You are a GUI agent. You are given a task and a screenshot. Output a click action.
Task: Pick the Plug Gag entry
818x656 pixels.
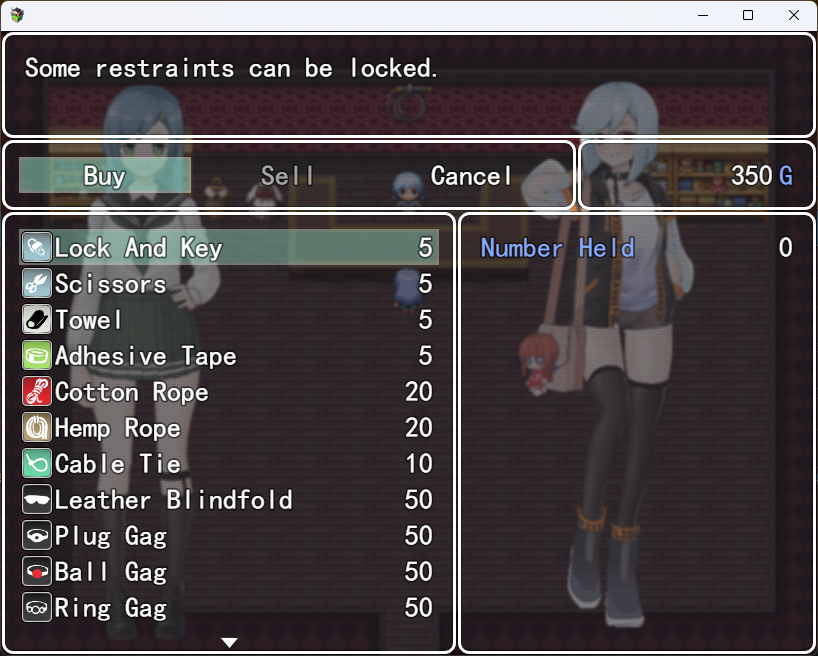[x=229, y=536]
